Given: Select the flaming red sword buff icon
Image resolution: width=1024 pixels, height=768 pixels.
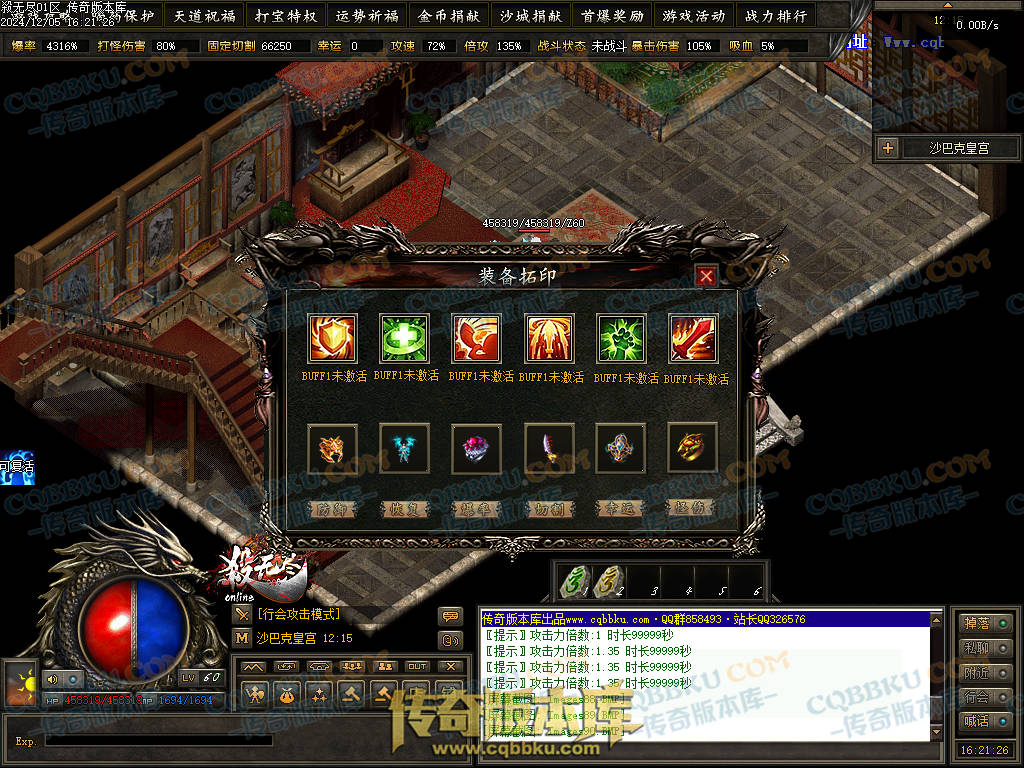Looking at the screenshot, I should pos(693,338).
